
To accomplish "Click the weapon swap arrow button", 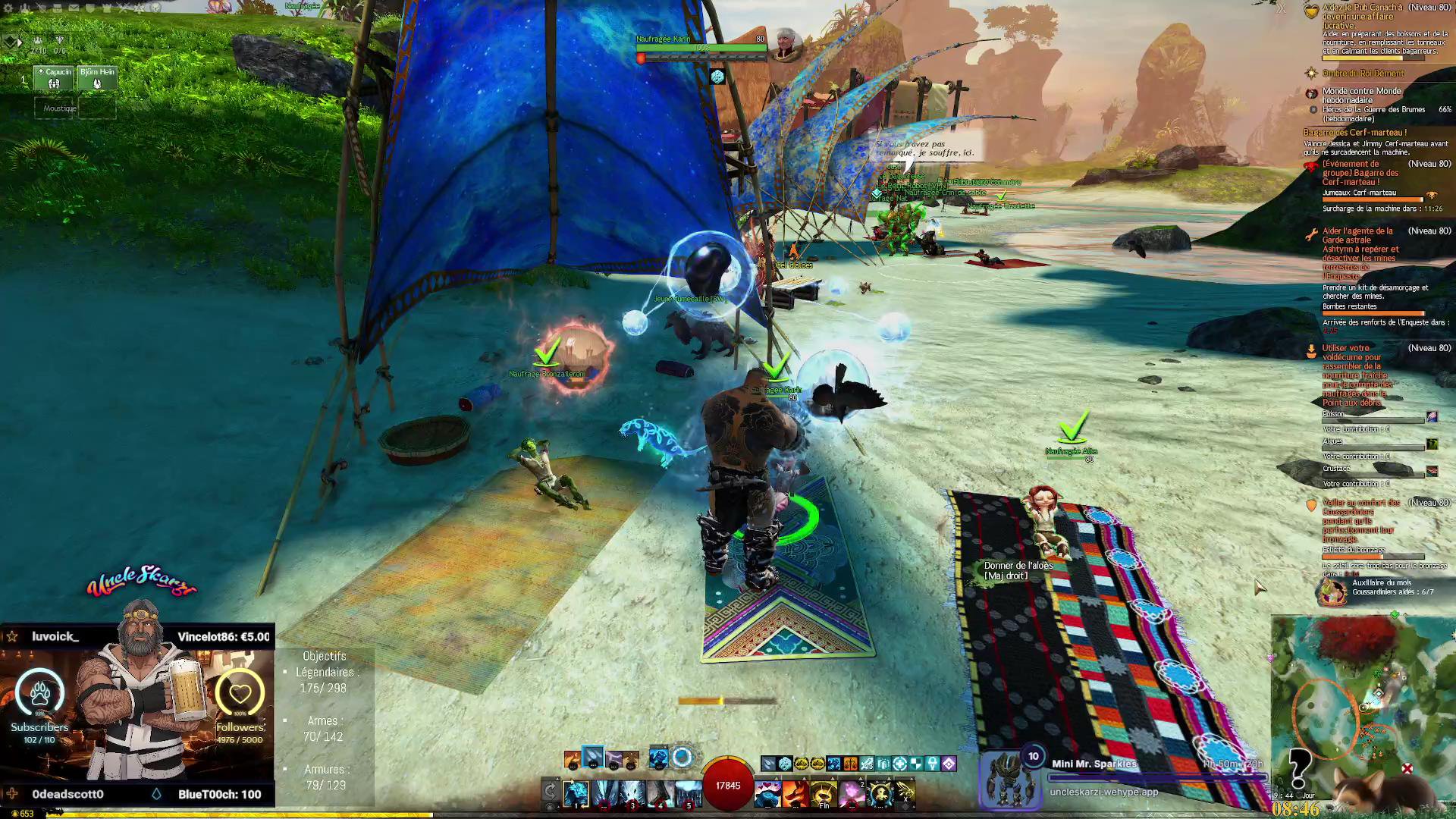I will point(551,792).
